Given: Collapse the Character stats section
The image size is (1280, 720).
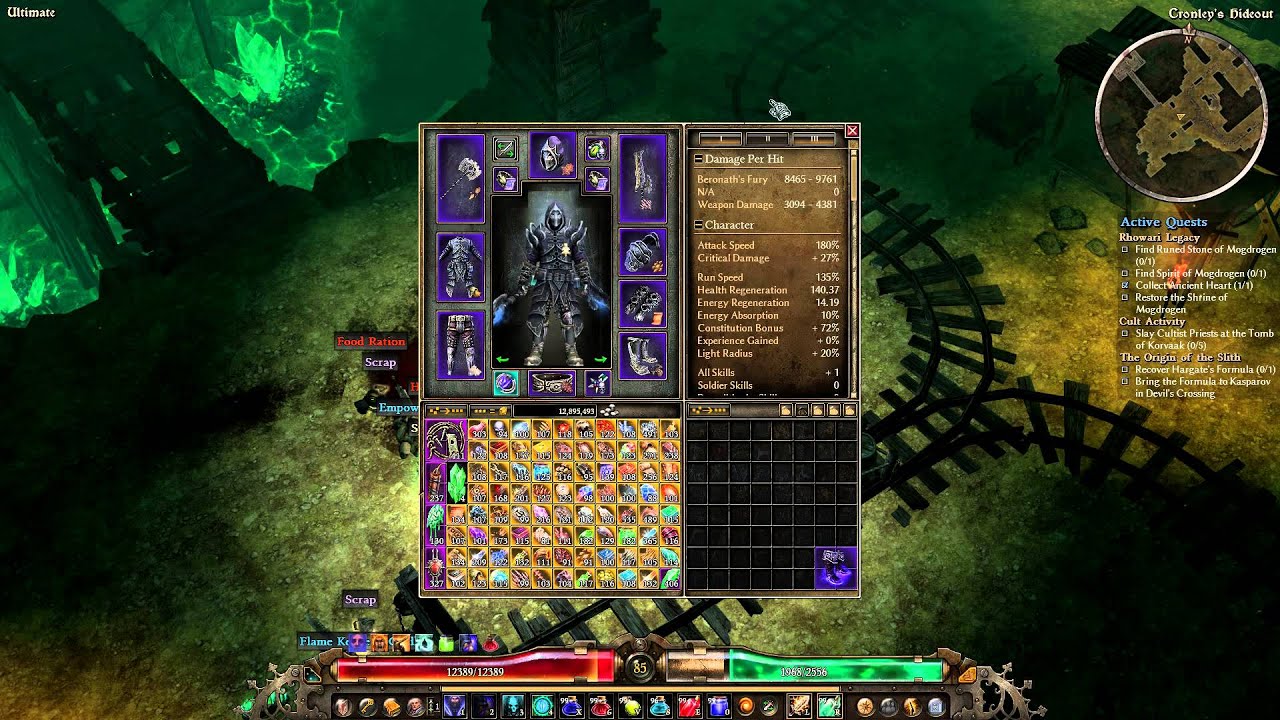Looking at the screenshot, I should tap(698, 225).
